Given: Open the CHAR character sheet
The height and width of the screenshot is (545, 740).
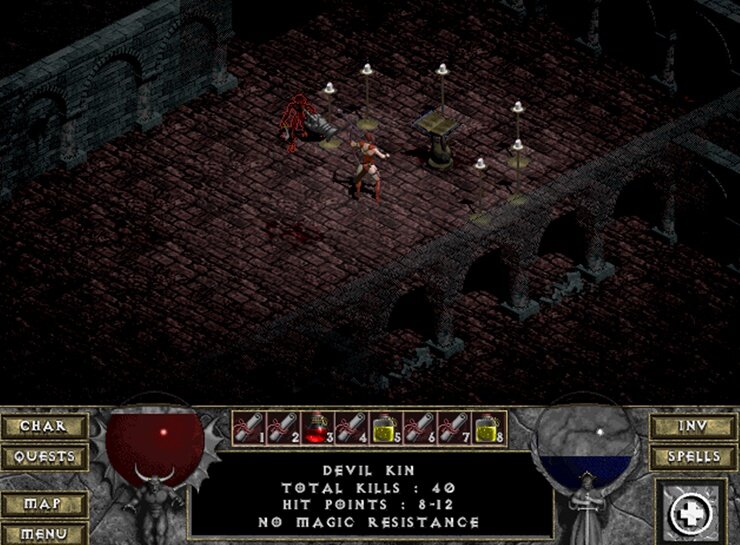Looking at the screenshot, I should tap(43, 426).
